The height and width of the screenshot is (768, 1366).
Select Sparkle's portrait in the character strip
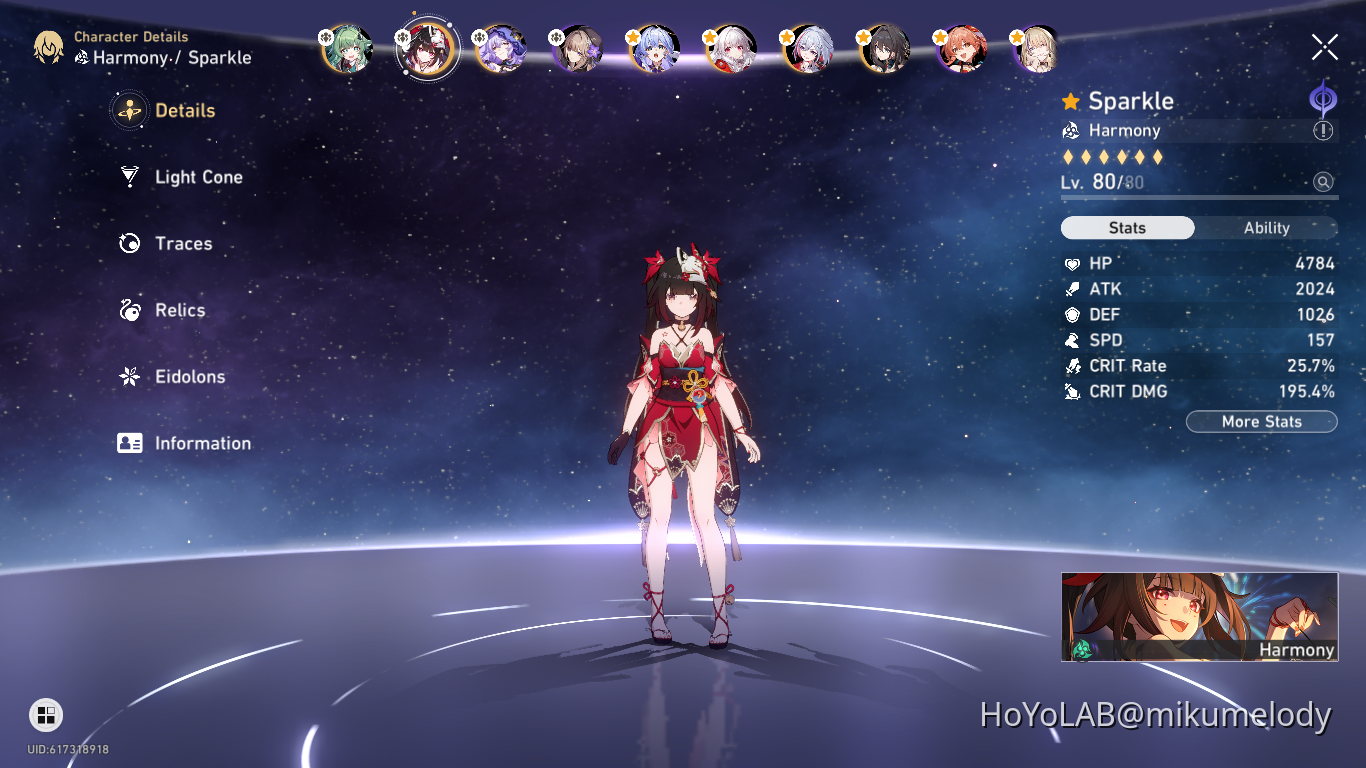426,47
